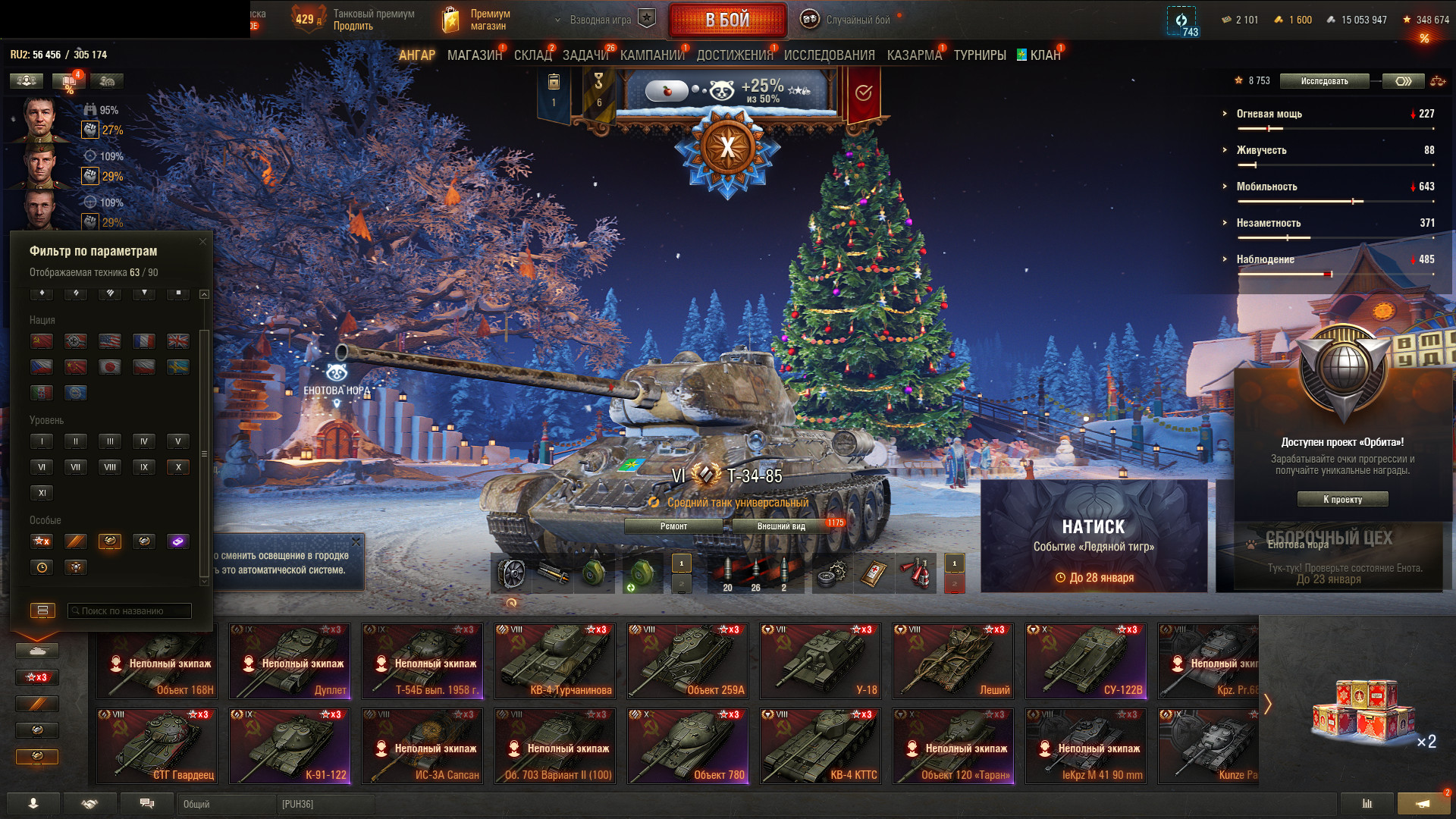Open the Натиск Ледяной тигр event banner
This screenshot has height=819, width=1456.
[x=1094, y=535]
